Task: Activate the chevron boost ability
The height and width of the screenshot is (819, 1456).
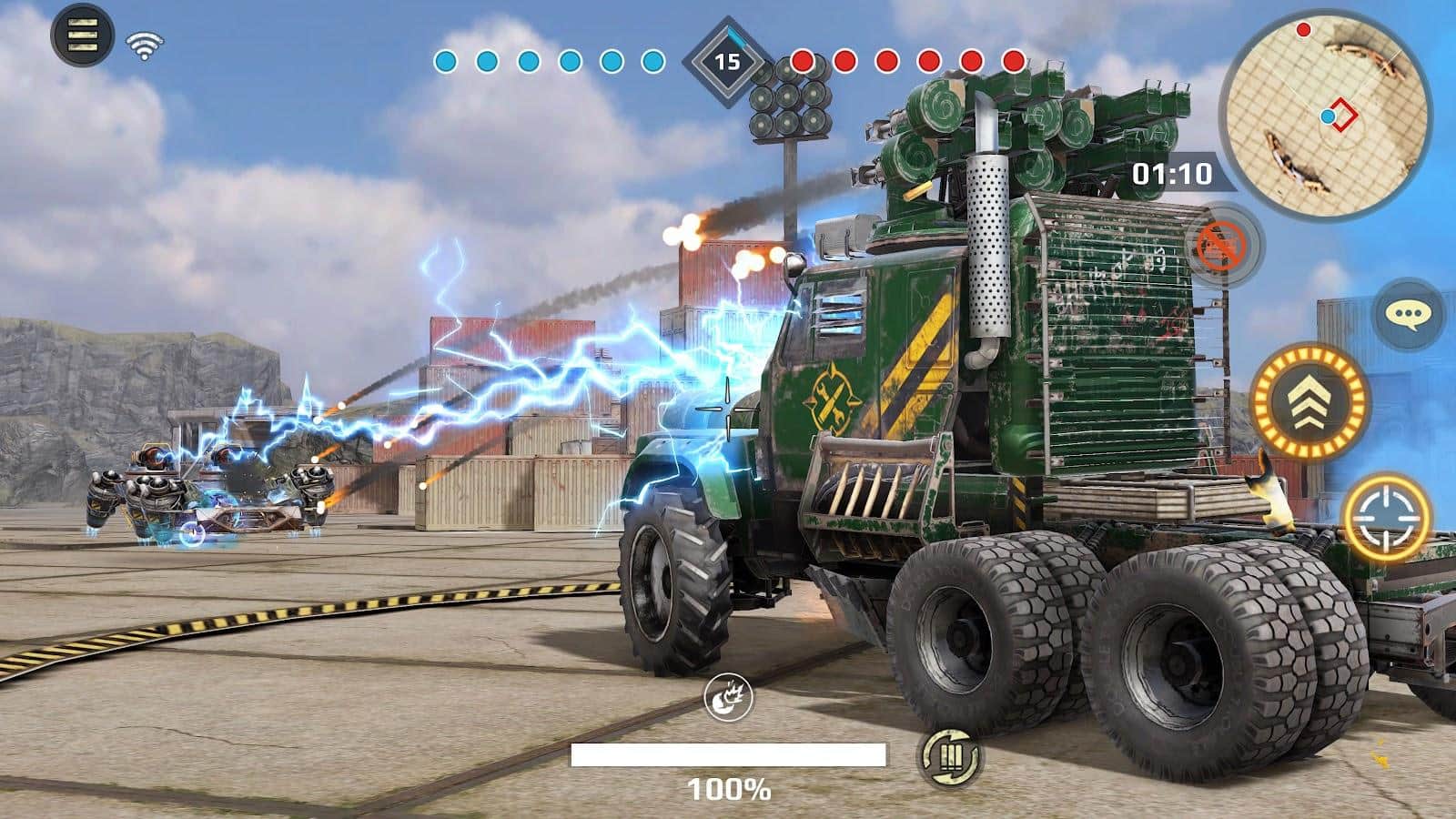Action: (x=1310, y=400)
